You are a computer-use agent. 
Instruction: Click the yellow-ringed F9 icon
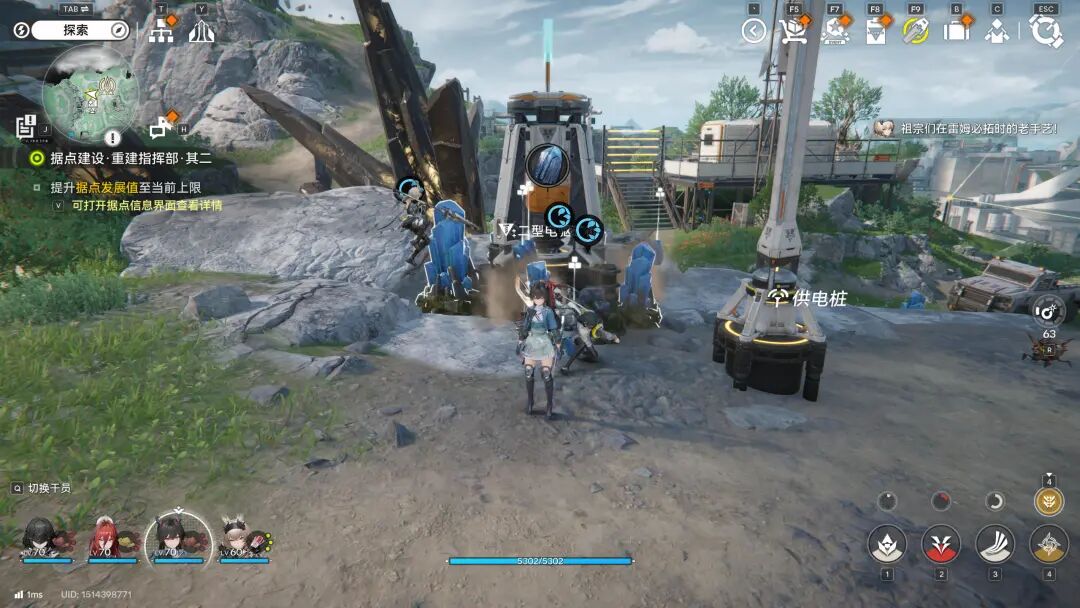click(x=916, y=31)
